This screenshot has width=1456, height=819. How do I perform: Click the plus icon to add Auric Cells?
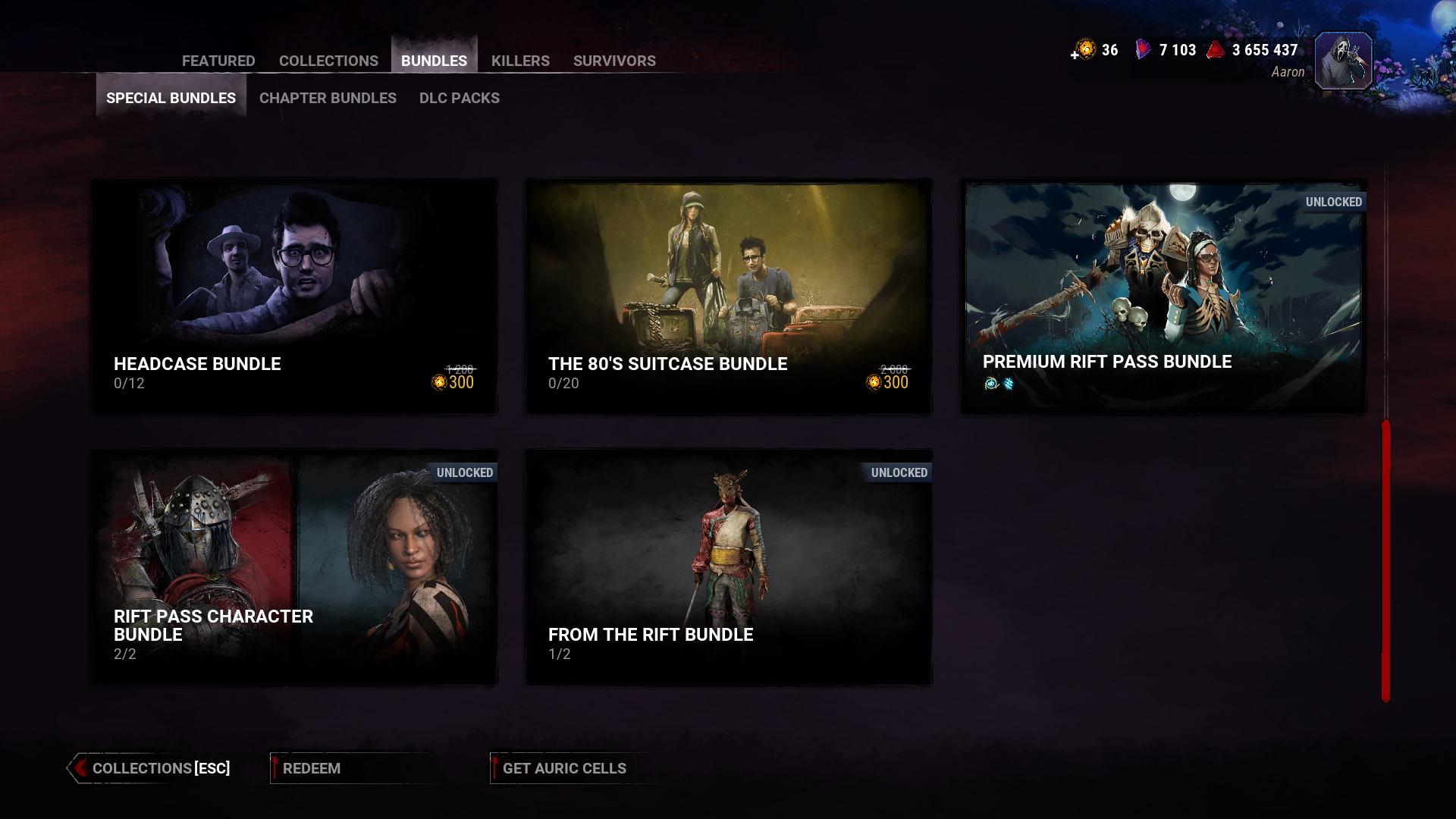(x=1075, y=54)
